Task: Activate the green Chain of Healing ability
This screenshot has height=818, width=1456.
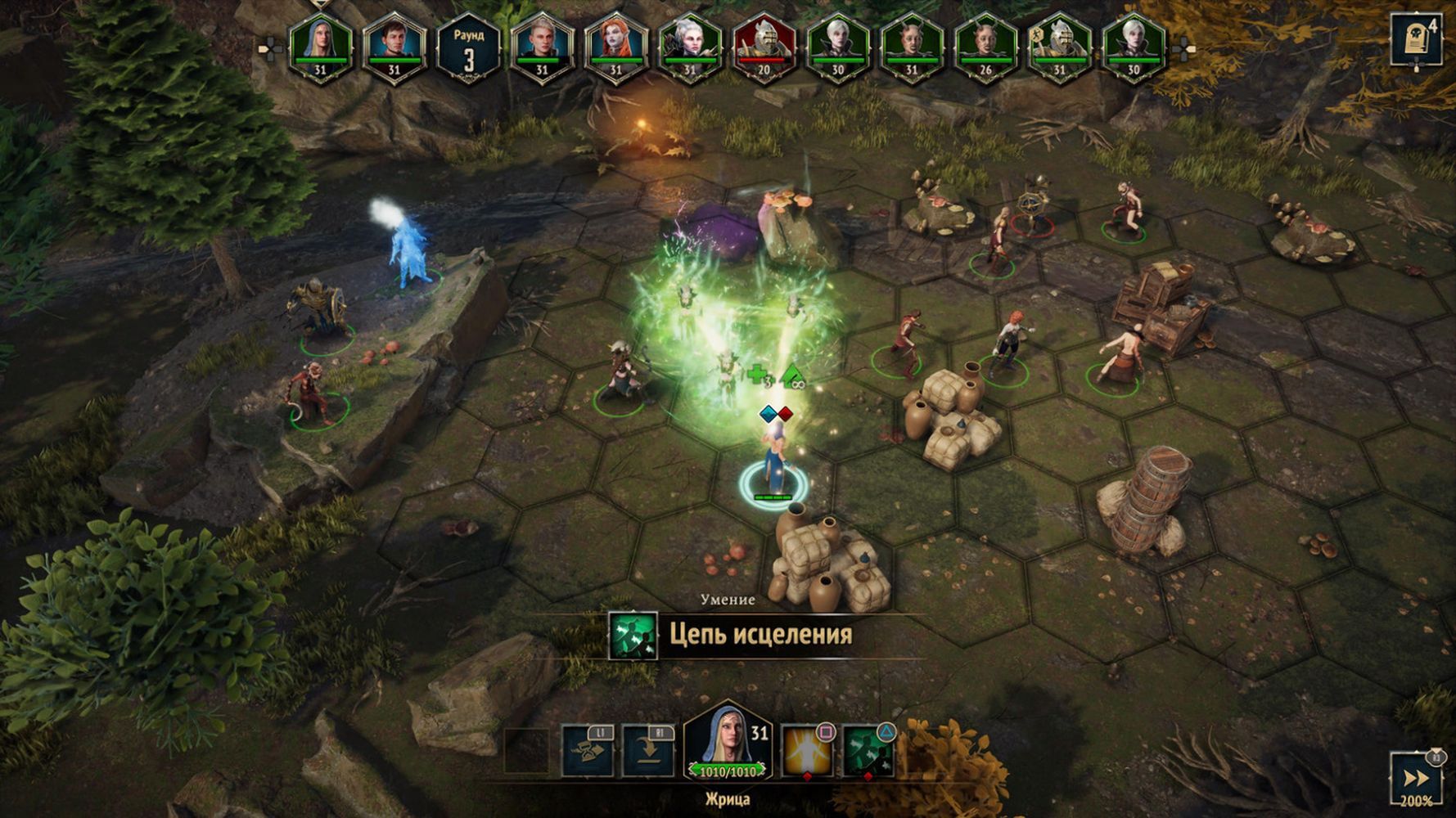Action: (868, 750)
